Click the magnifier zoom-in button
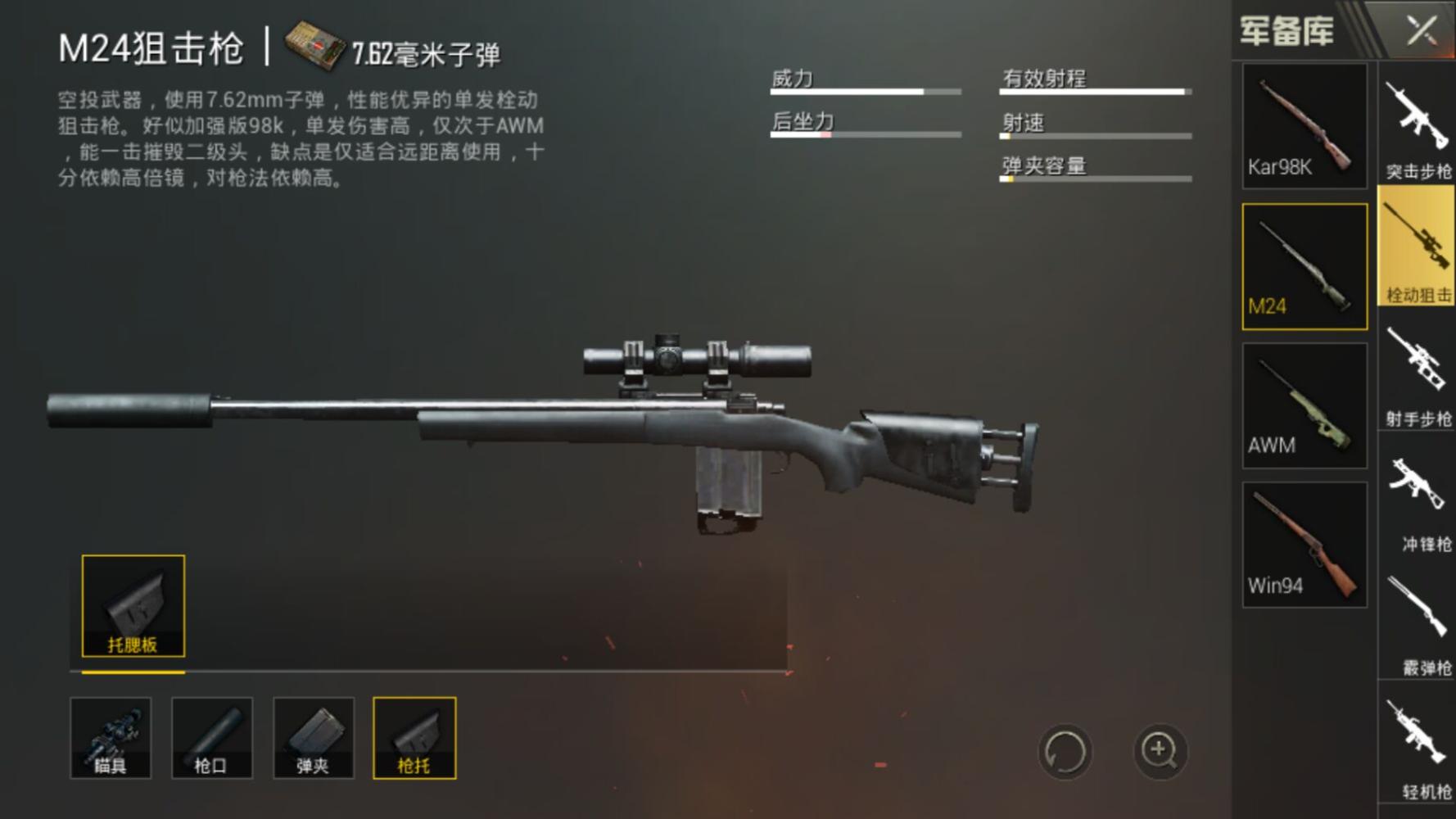Image resolution: width=1456 pixels, height=819 pixels. tap(1160, 750)
